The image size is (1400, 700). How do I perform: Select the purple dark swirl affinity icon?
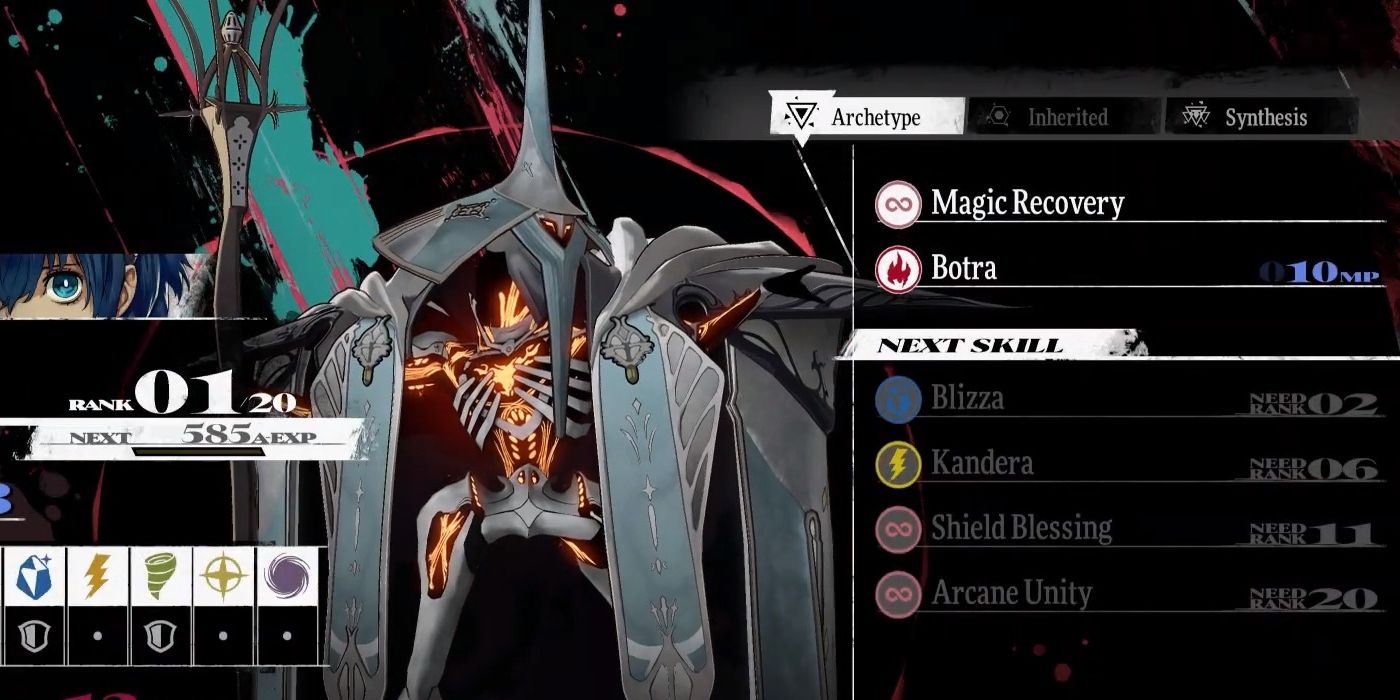click(287, 577)
